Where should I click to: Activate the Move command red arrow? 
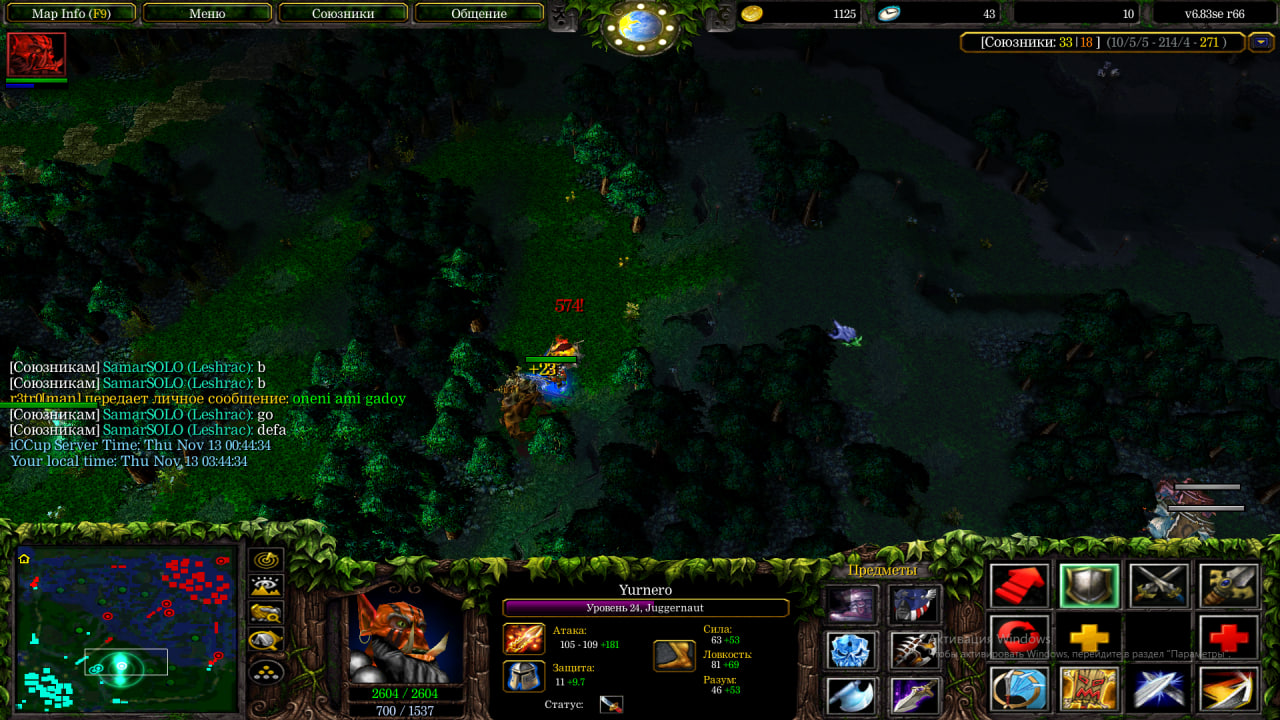point(1019,586)
